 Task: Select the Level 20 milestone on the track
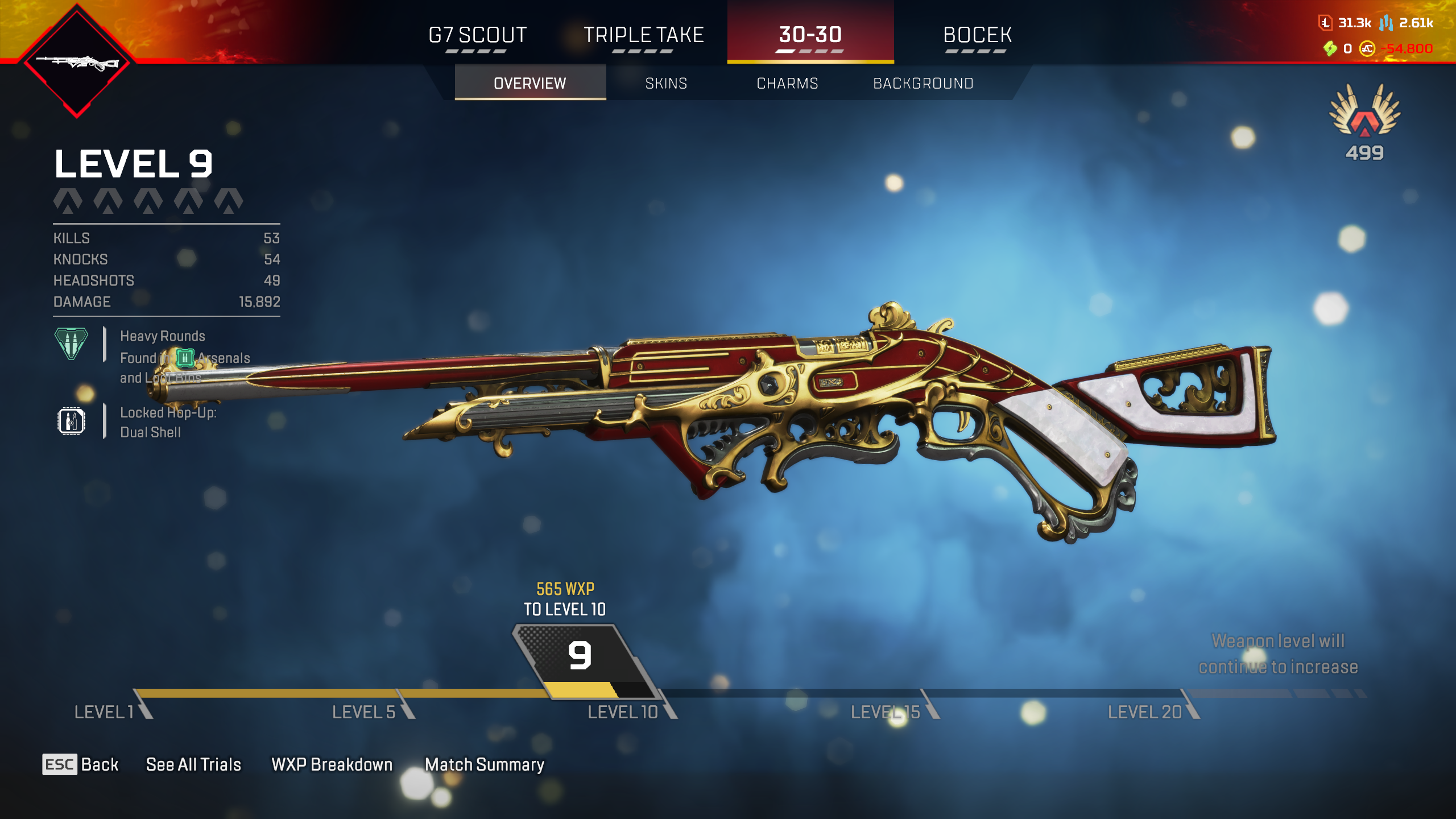tap(1145, 712)
